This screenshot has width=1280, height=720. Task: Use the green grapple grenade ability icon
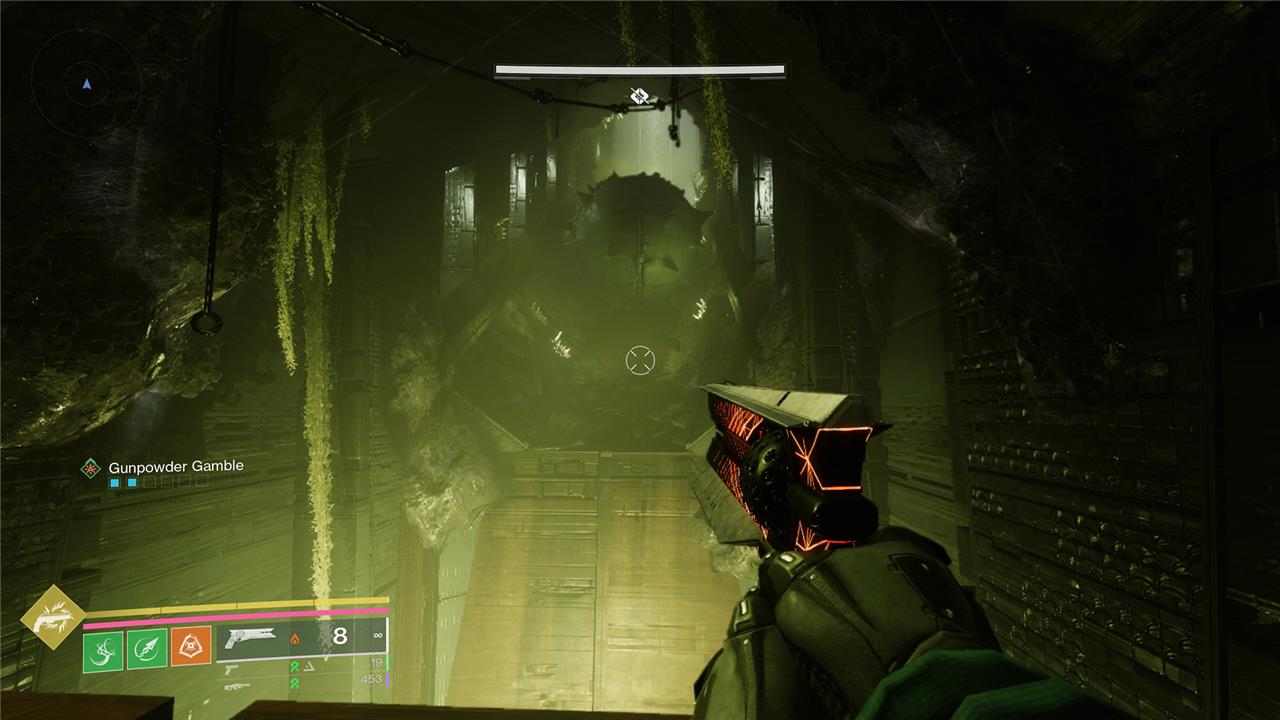[x=103, y=648]
